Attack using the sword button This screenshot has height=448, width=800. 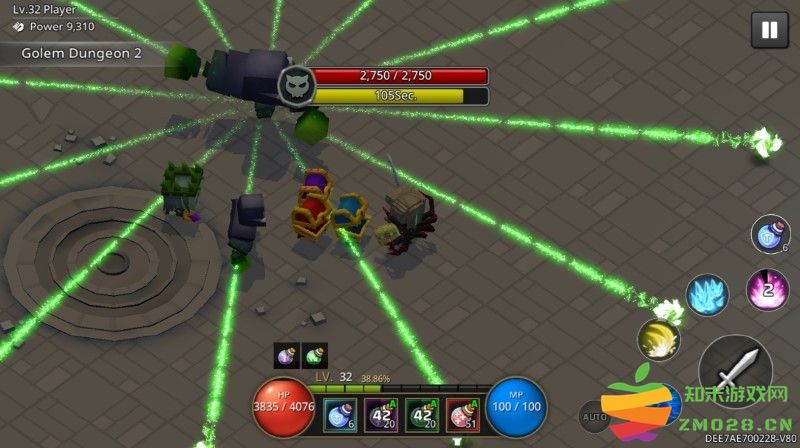point(735,370)
